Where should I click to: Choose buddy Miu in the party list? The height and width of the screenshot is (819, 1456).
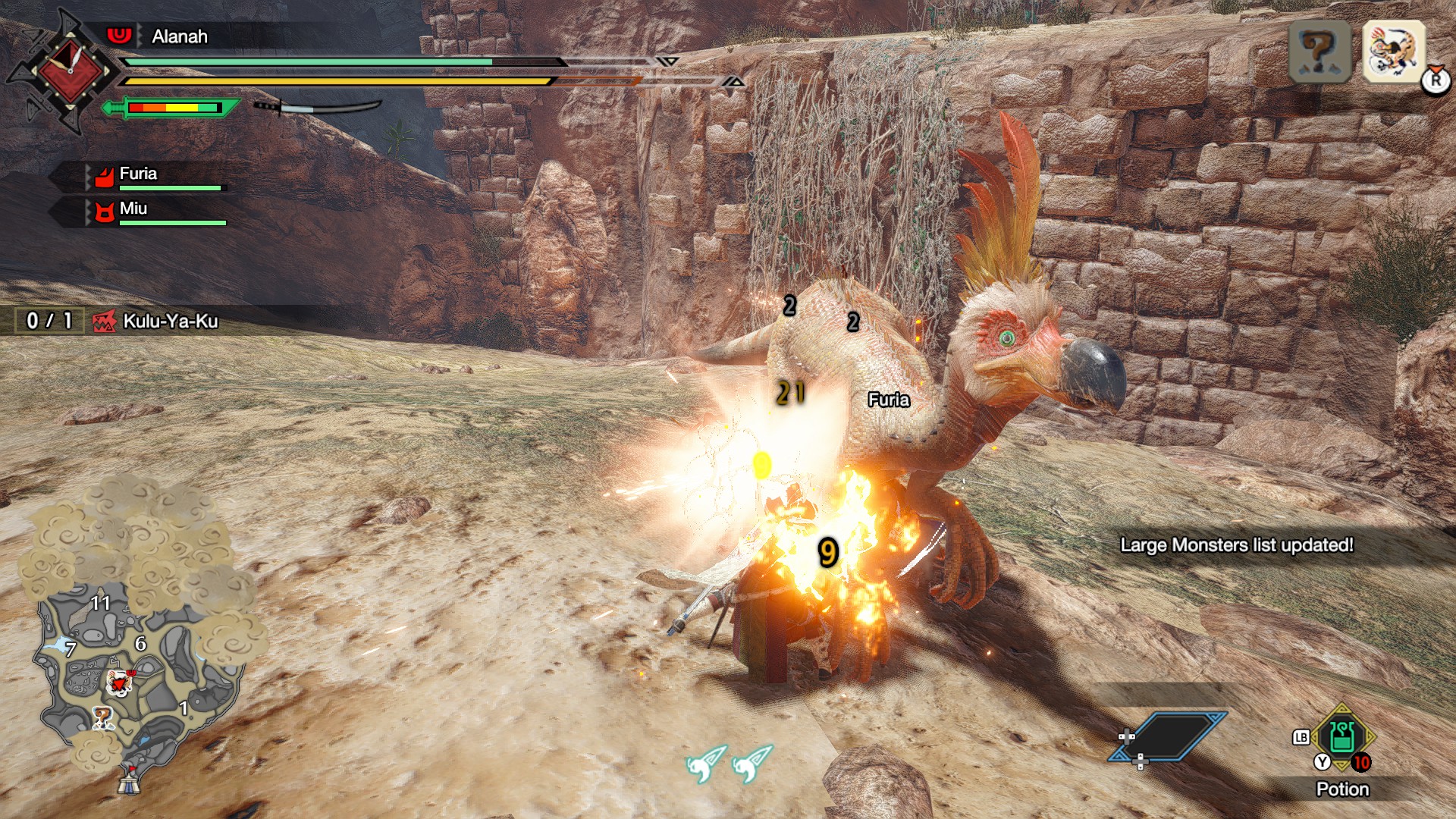(133, 210)
